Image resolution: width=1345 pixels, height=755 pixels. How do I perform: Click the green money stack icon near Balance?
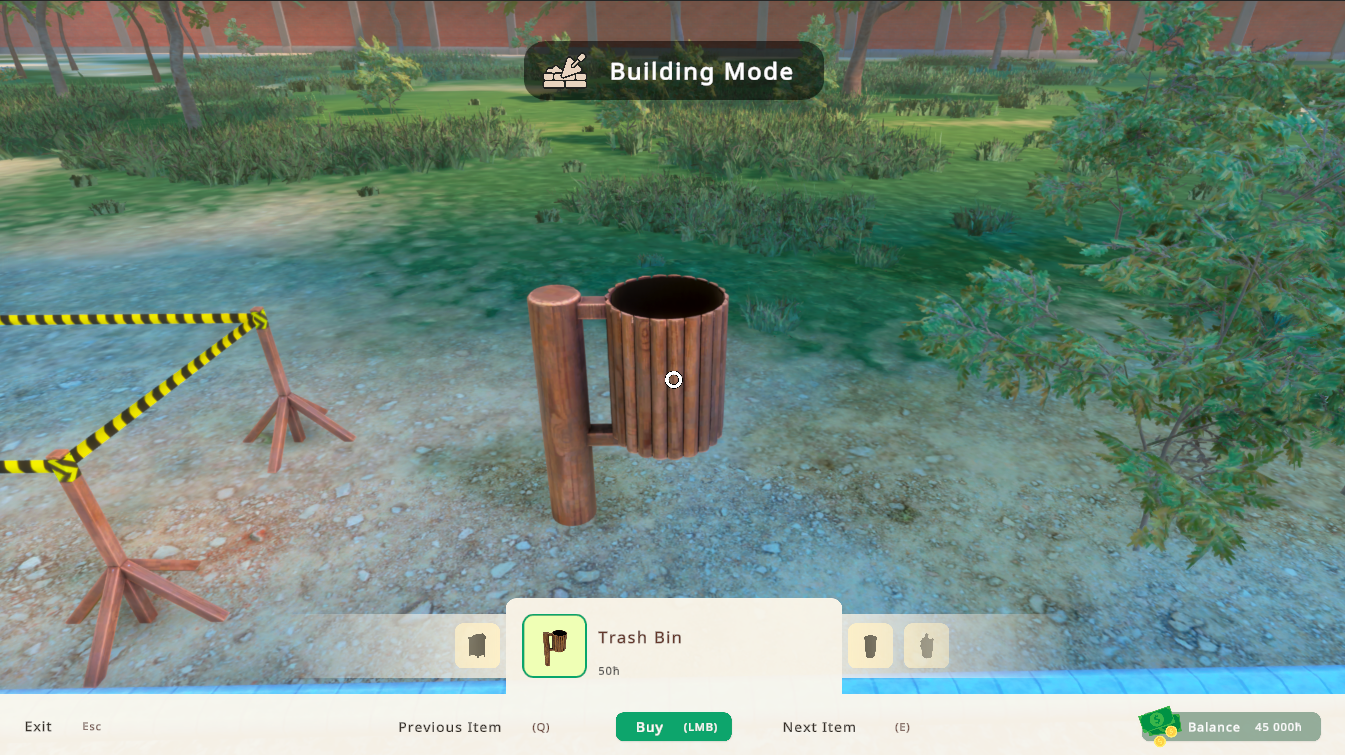(x=1158, y=720)
